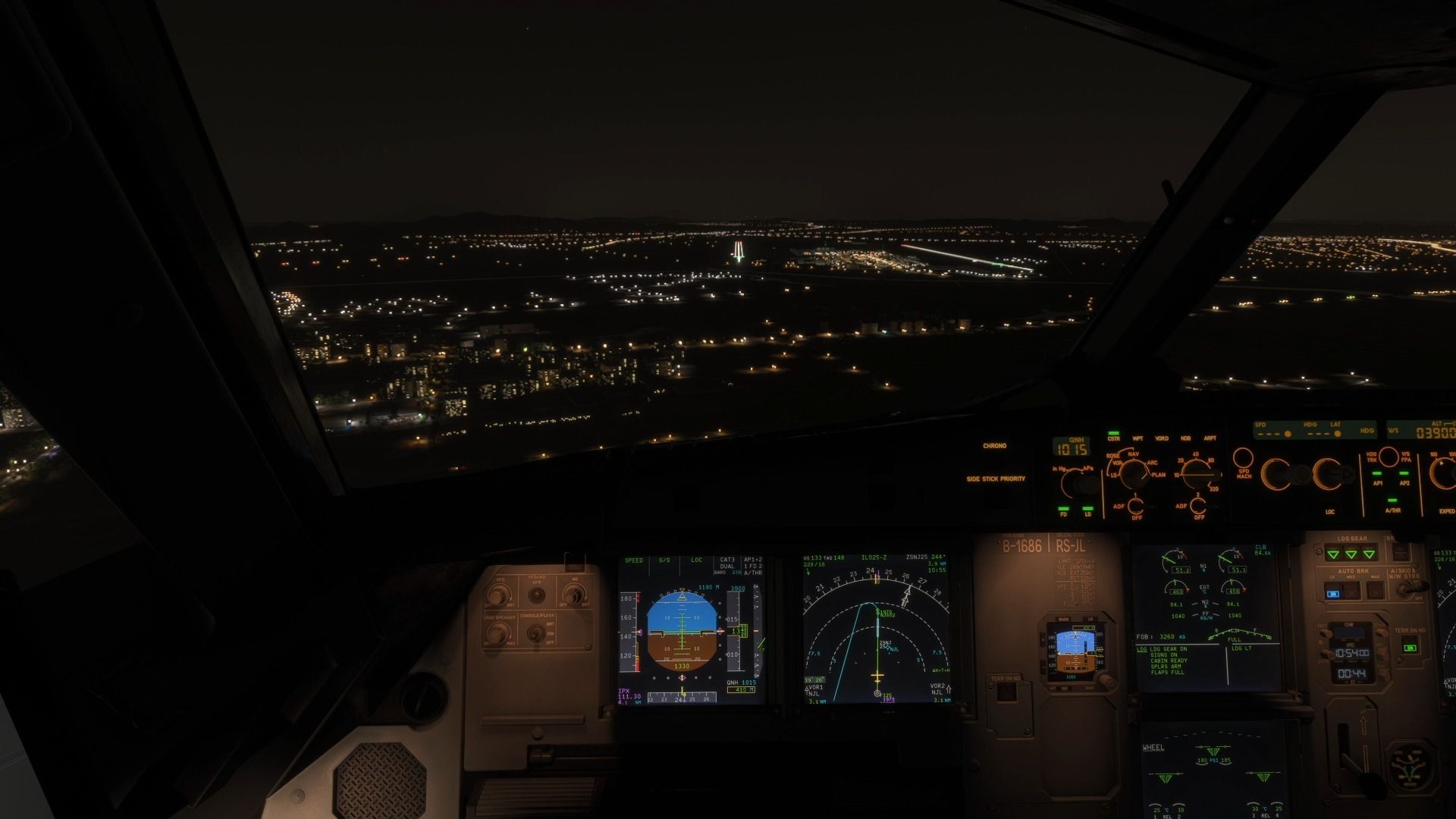The height and width of the screenshot is (819, 1456).
Task: Toggle the SPD/MACH pushbutton
Action: coord(1243,459)
